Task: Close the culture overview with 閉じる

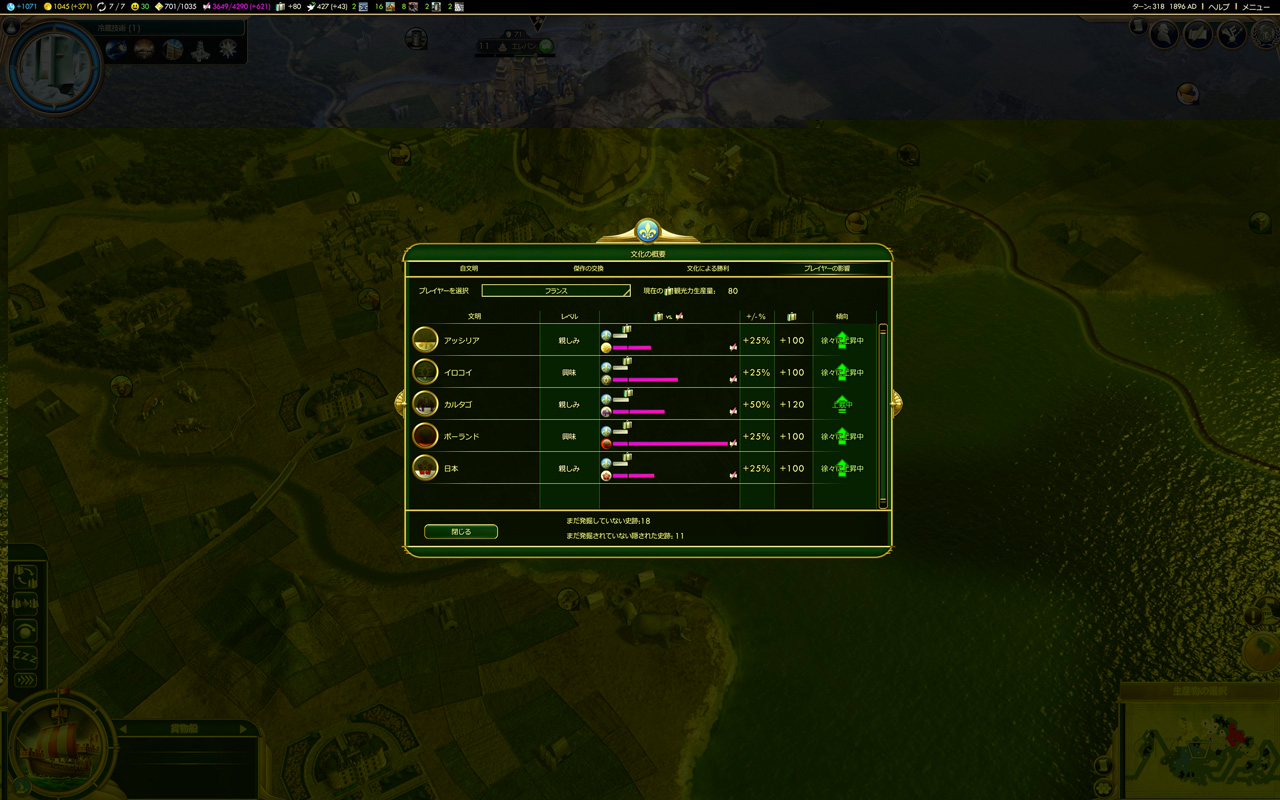Action: (461, 532)
